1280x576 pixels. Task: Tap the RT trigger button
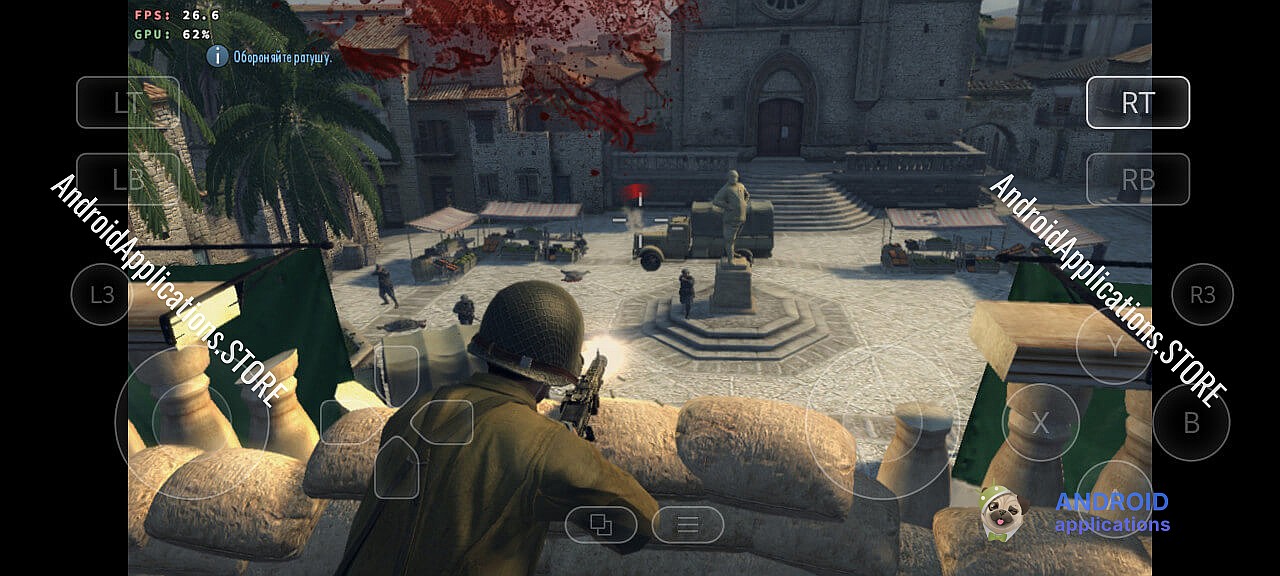coord(1137,102)
